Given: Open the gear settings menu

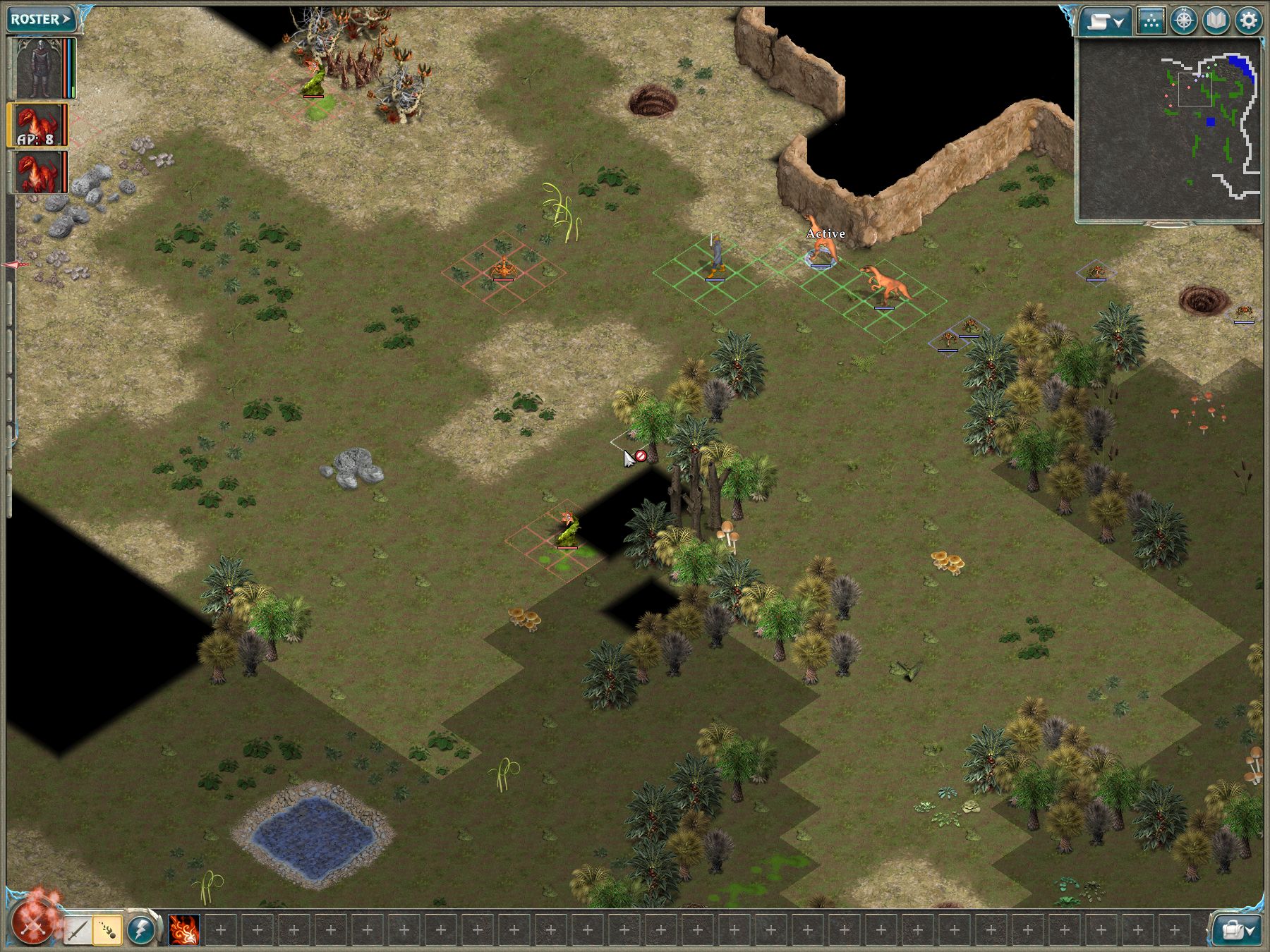Looking at the screenshot, I should (x=1248, y=21).
